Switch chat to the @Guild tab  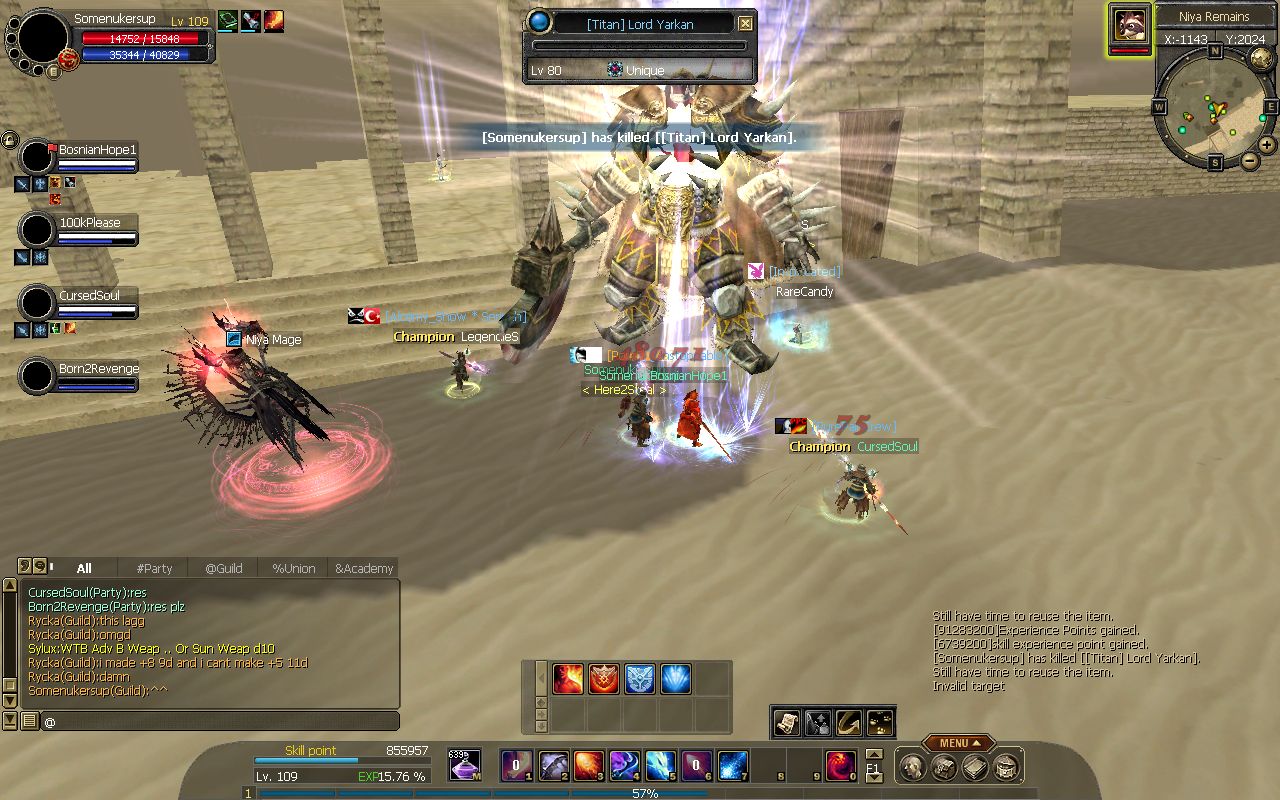point(224,568)
